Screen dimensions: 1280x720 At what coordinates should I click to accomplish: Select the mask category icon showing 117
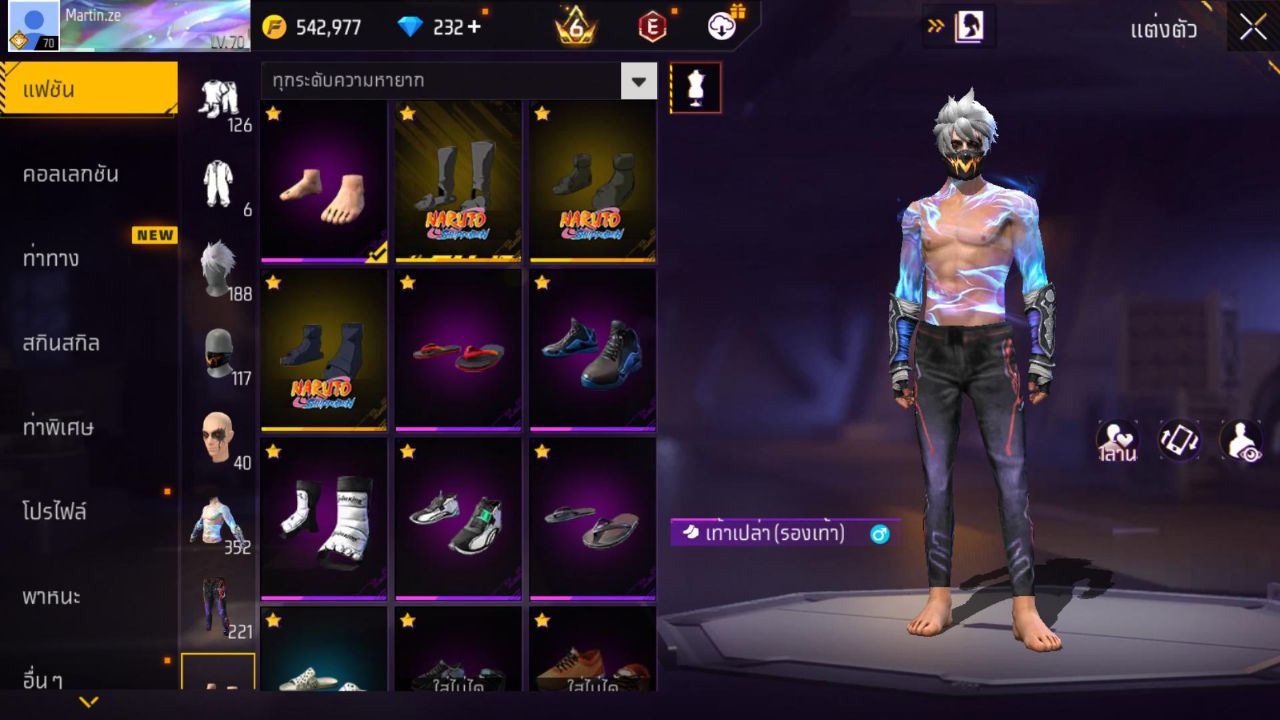(x=218, y=350)
